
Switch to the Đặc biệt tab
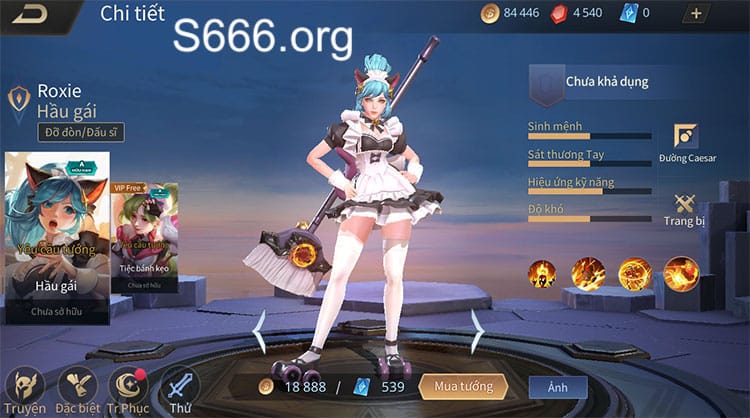[x=77, y=390]
